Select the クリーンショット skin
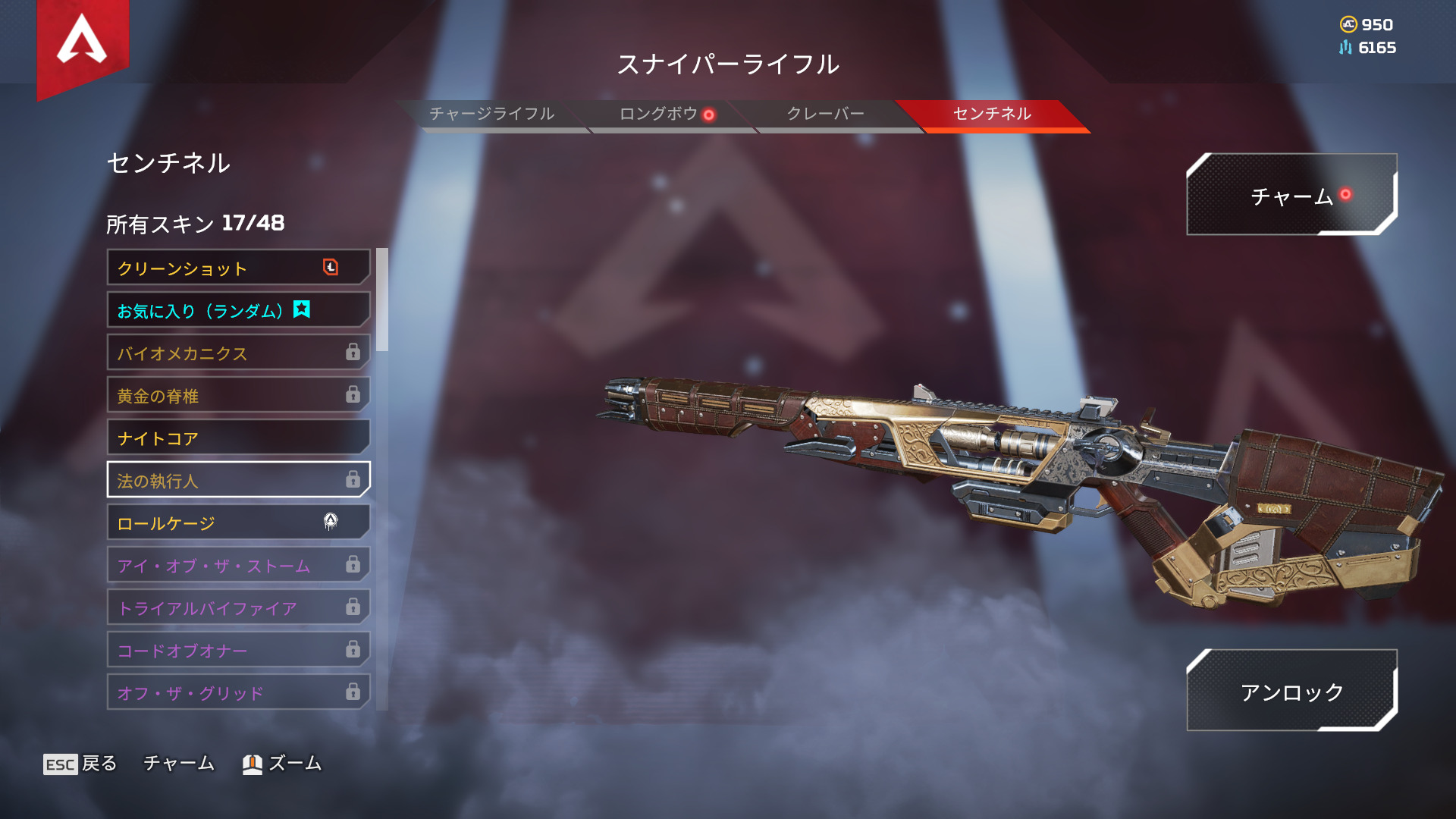 (x=238, y=268)
